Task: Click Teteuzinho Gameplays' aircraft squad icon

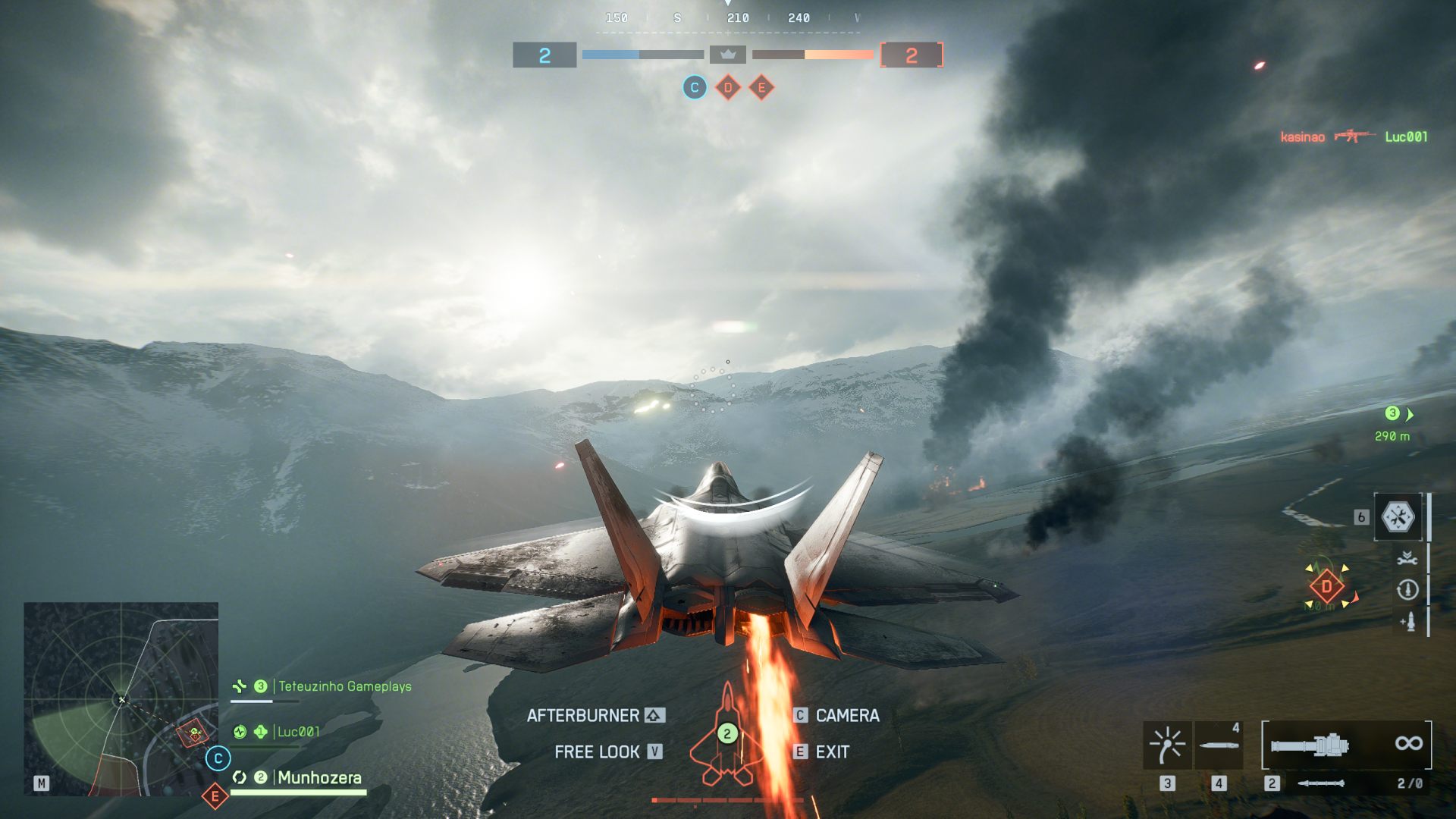Action: (x=240, y=687)
